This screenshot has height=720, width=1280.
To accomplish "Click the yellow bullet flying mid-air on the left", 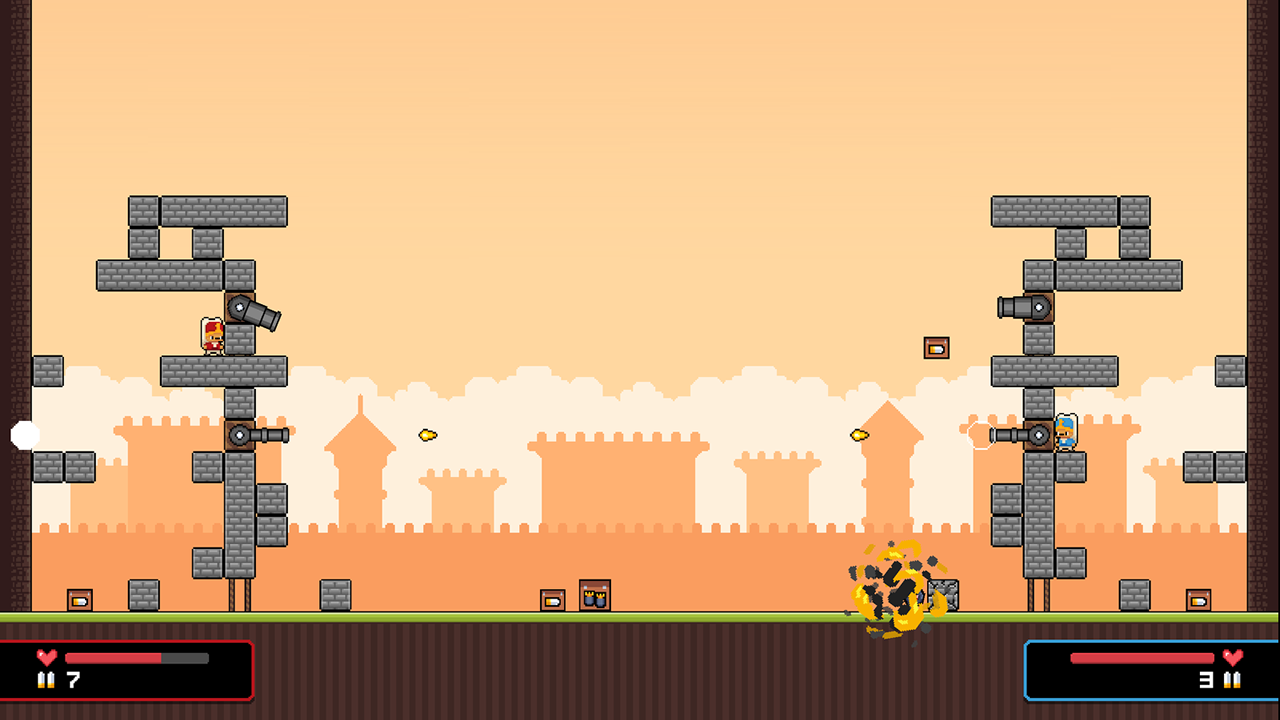I will point(426,434).
